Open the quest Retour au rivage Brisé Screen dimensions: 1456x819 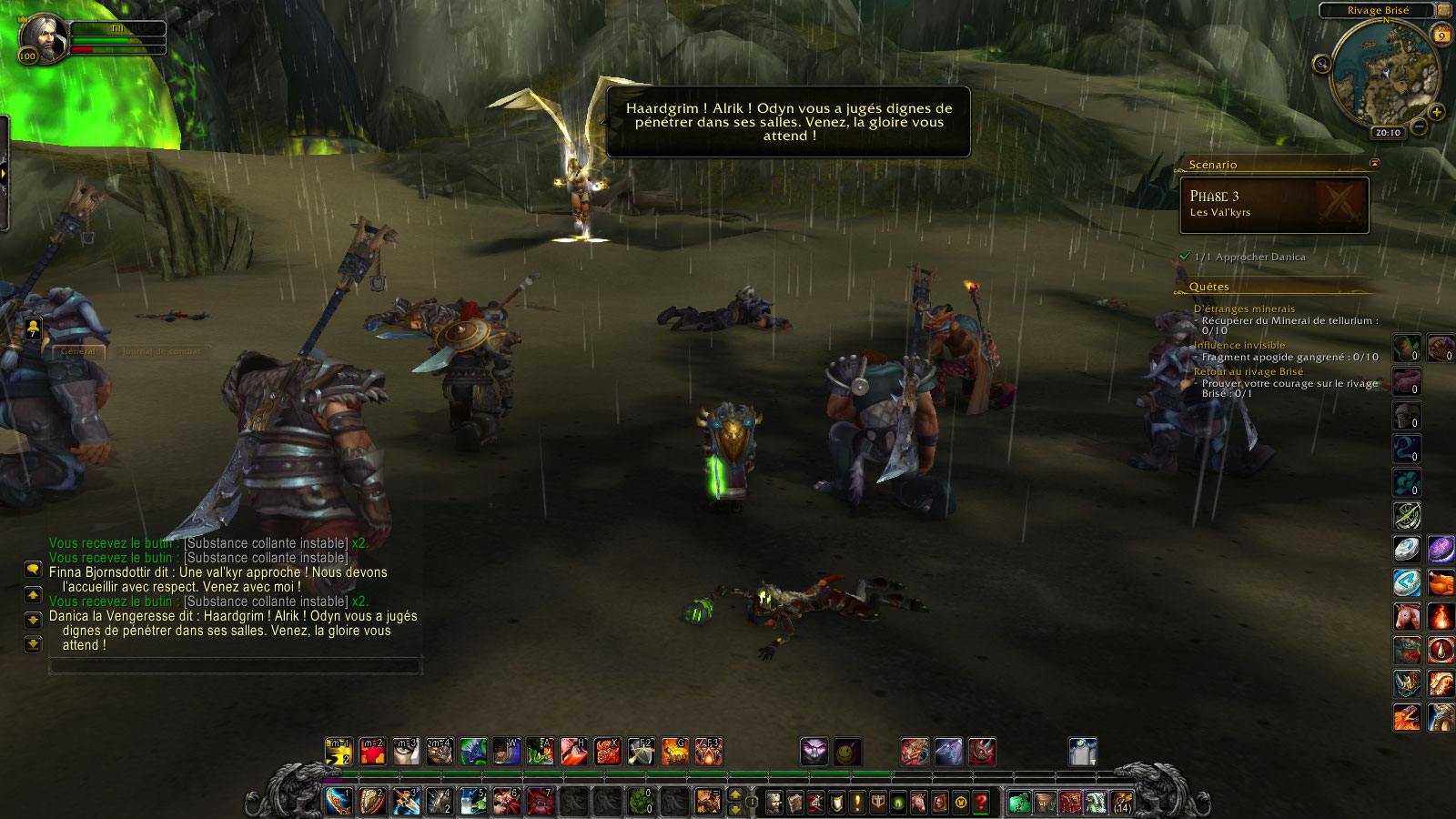tap(1248, 371)
